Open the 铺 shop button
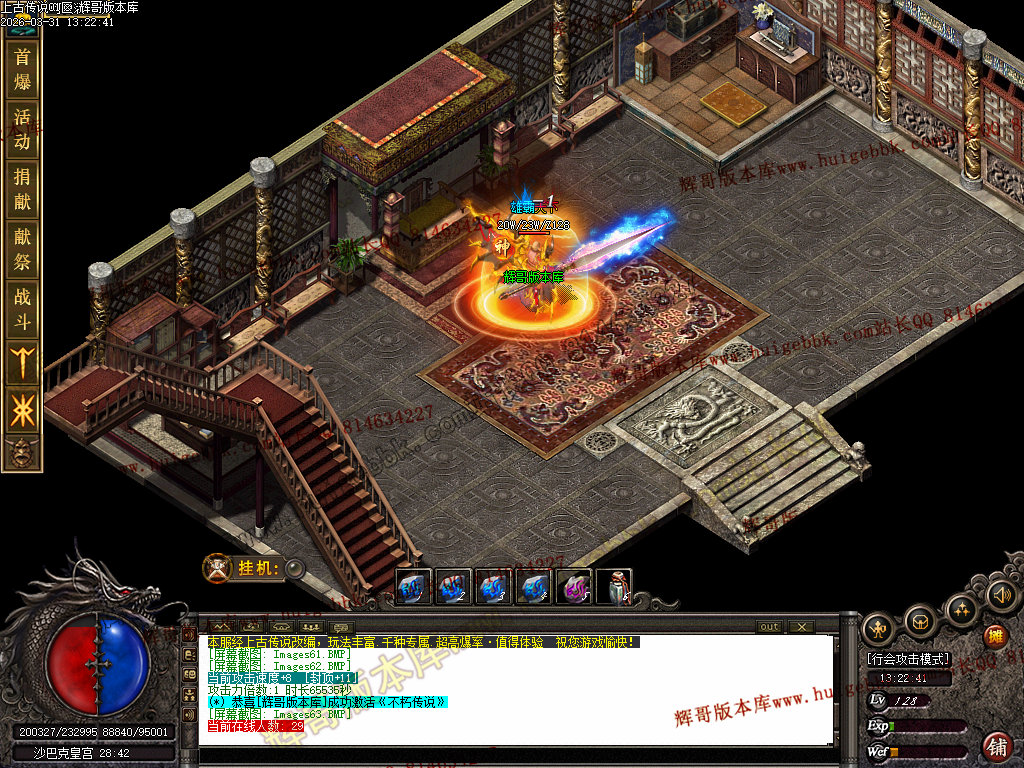Image resolution: width=1024 pixels, height=768 pixels. tap(997, 746)
